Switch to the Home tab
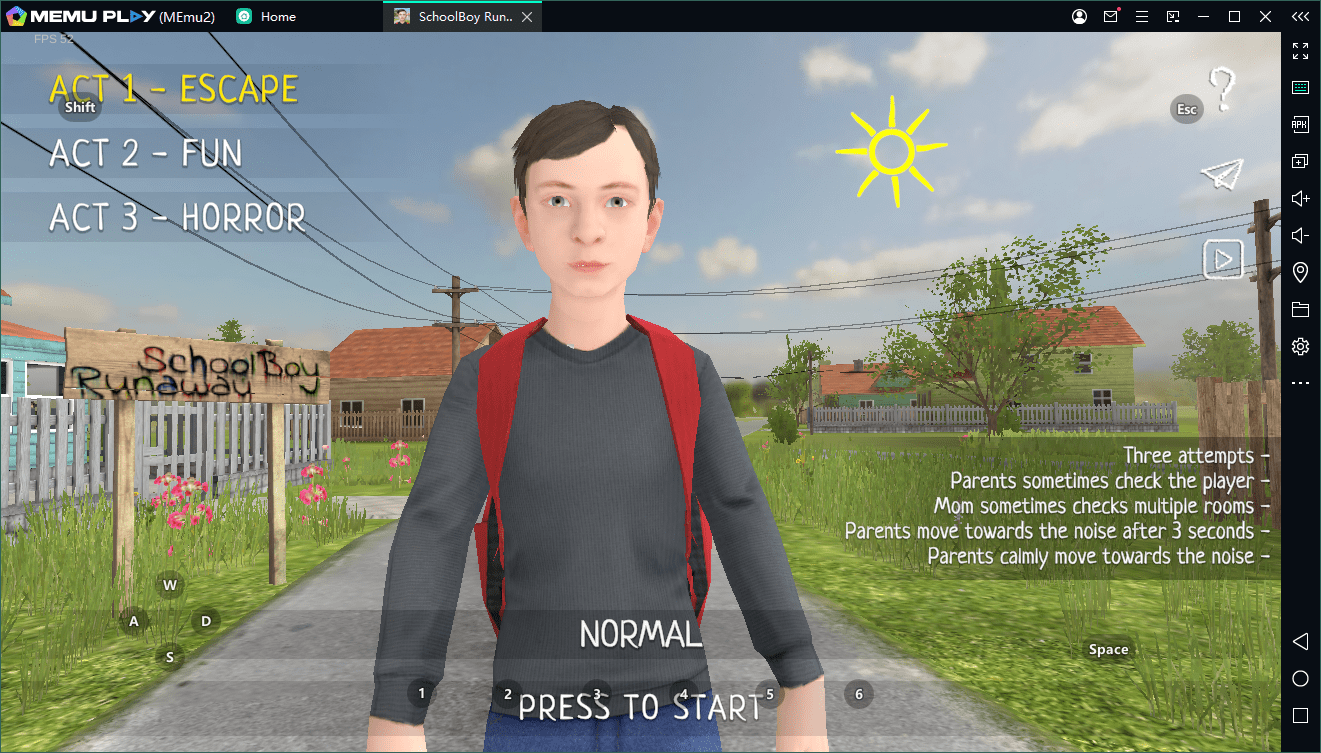 pyautogui.click(x=277, y=17)
